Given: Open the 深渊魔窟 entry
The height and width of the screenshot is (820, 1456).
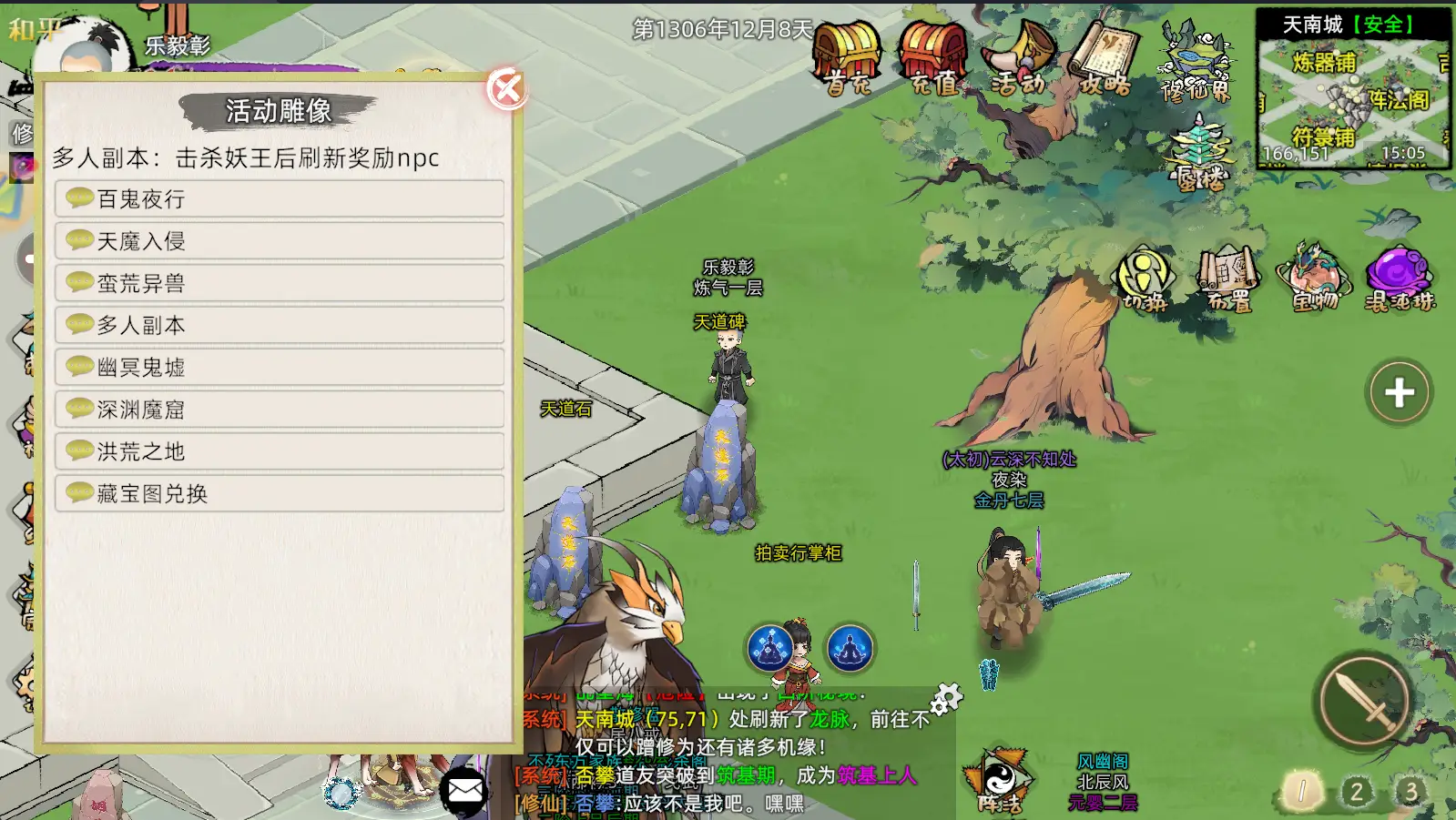Looking at the screenshot, I should (280, 410).
